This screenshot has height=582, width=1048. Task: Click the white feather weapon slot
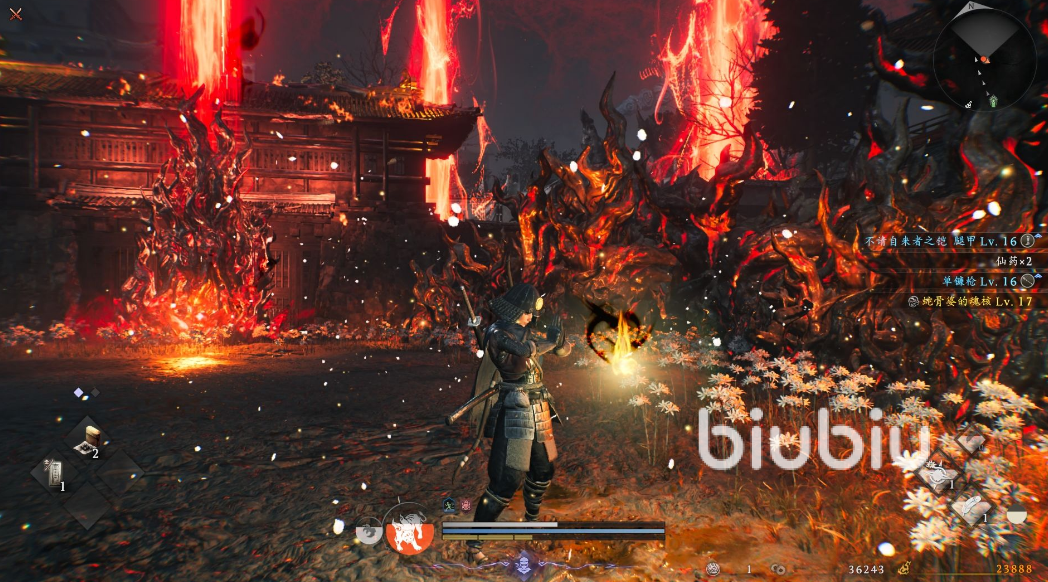(970, 507)
